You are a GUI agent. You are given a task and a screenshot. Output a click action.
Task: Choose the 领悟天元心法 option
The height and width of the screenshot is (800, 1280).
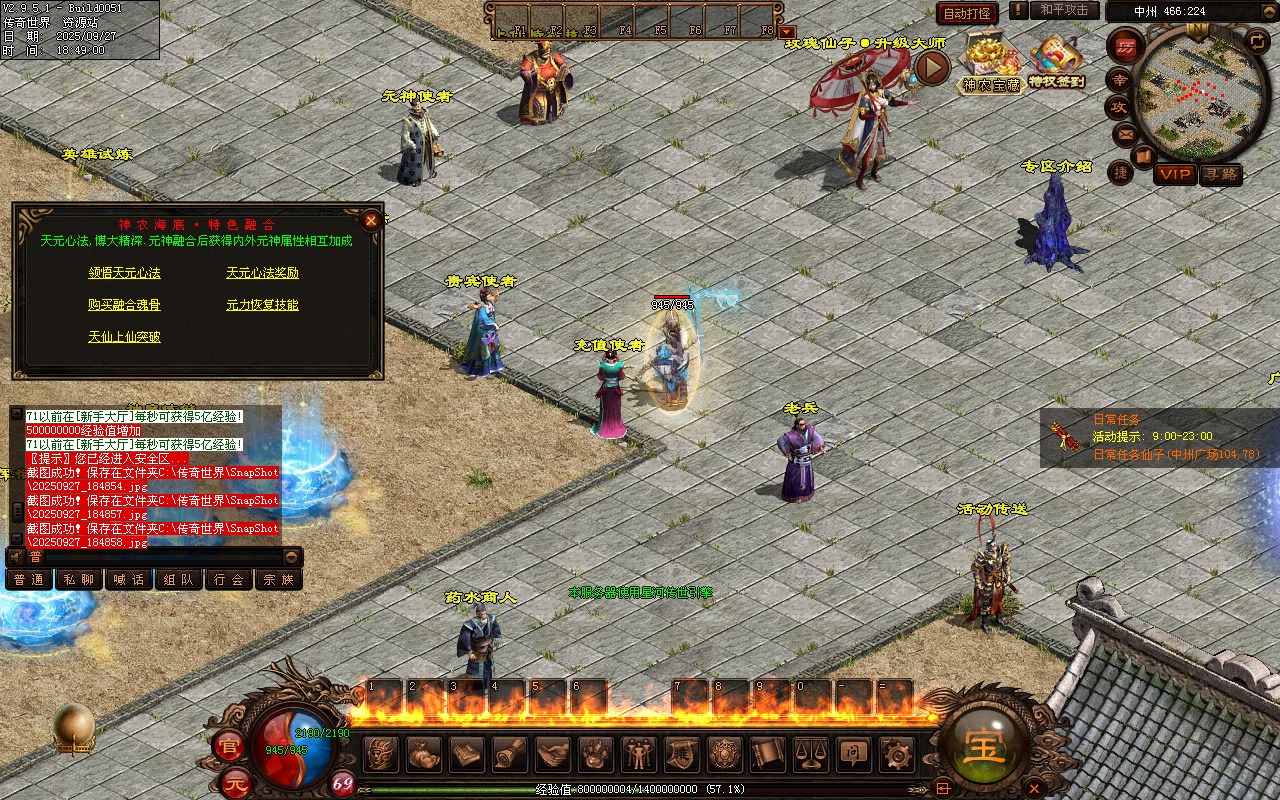click(124, 272)
